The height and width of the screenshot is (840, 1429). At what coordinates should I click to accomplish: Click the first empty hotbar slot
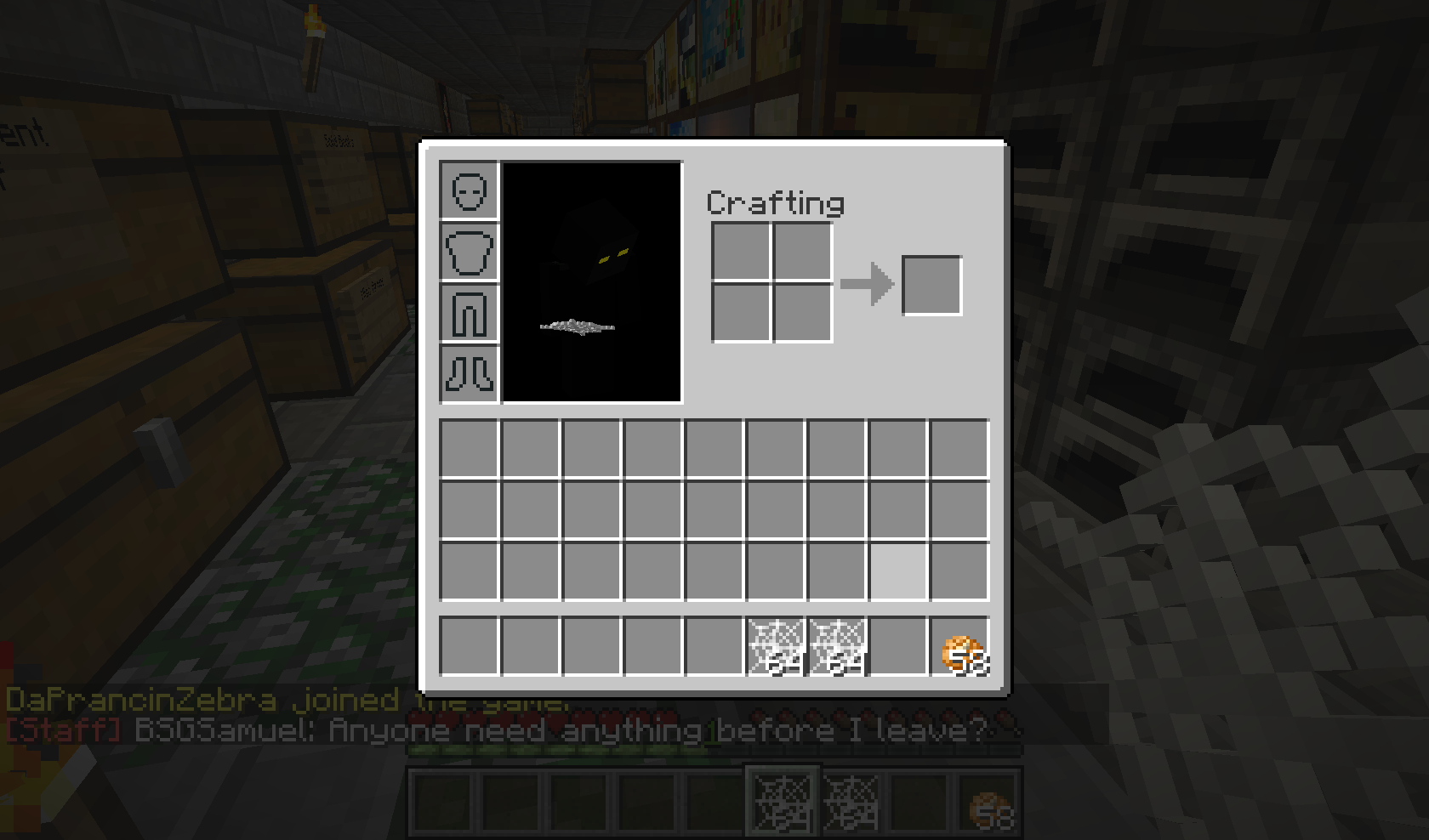[468, 646]
